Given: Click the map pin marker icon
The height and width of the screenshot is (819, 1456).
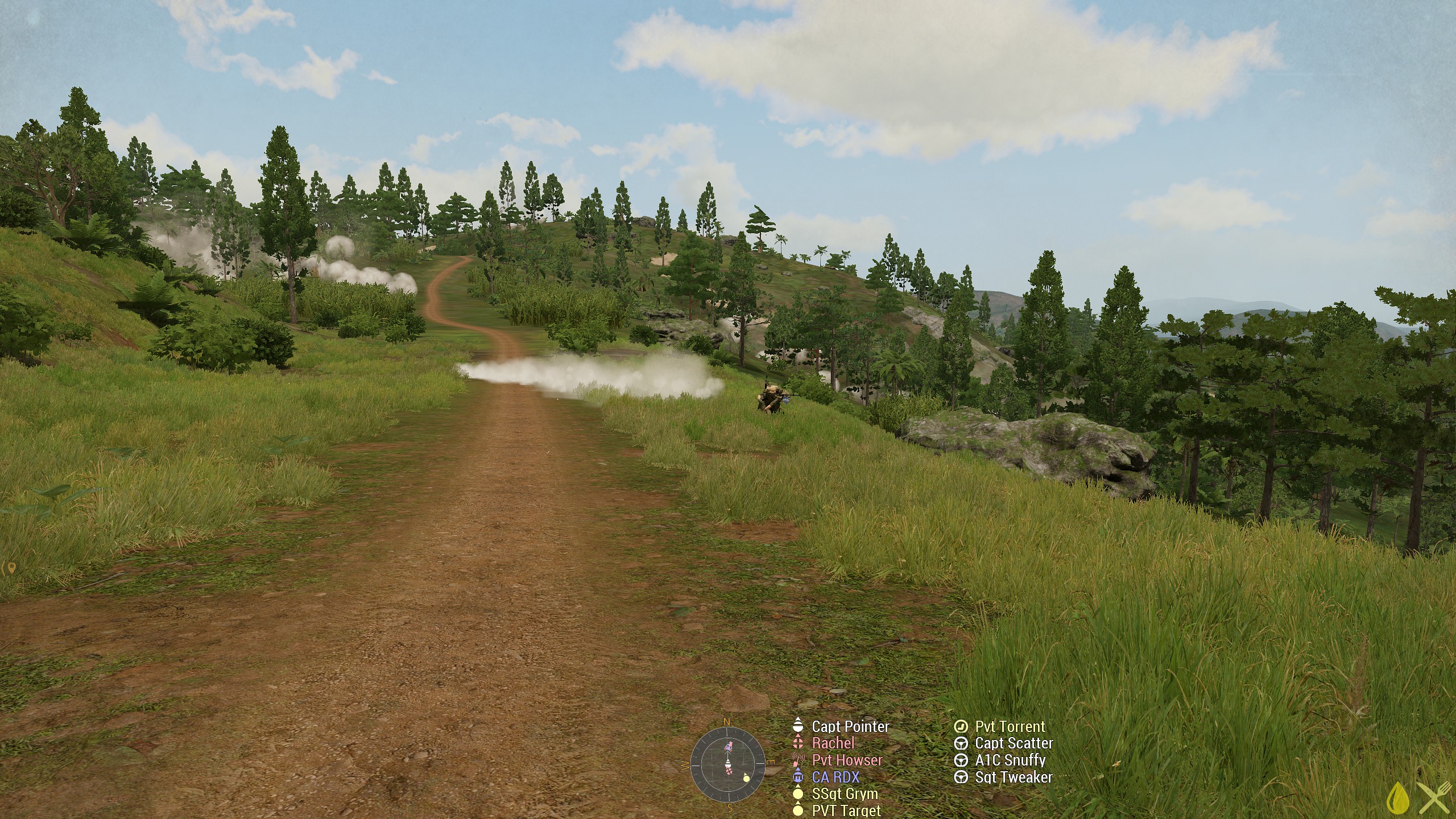Looking at the screenshot, I should [10, 568].
